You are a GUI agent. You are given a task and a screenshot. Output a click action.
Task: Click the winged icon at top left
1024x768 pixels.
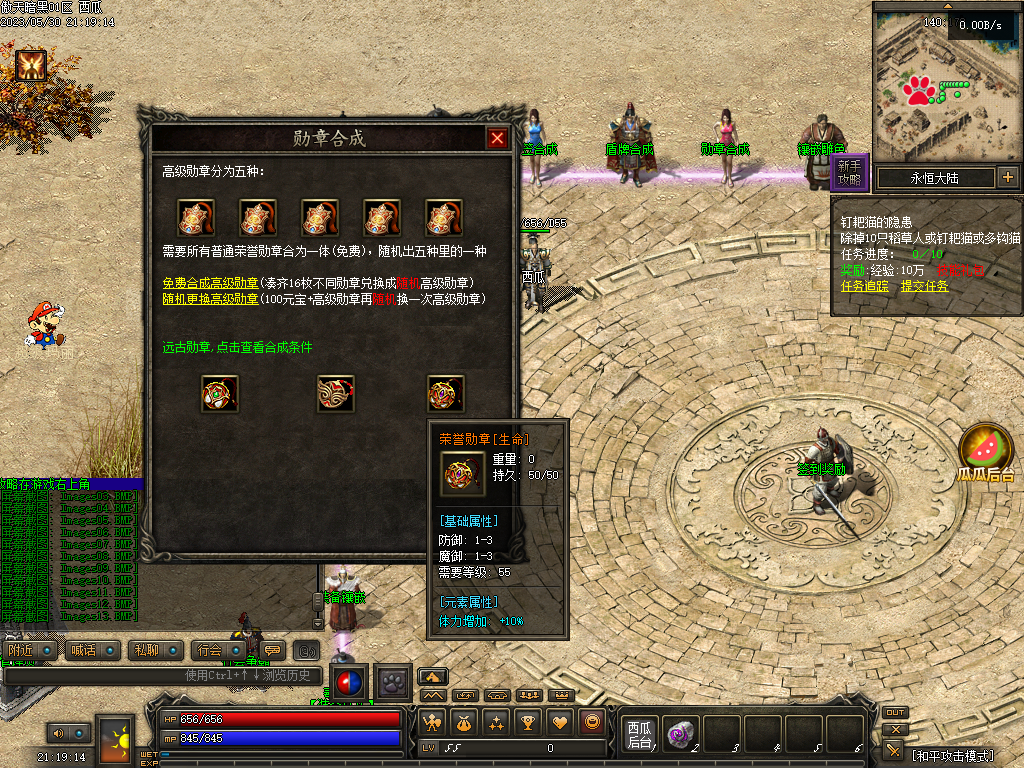[x=30, y=65]
